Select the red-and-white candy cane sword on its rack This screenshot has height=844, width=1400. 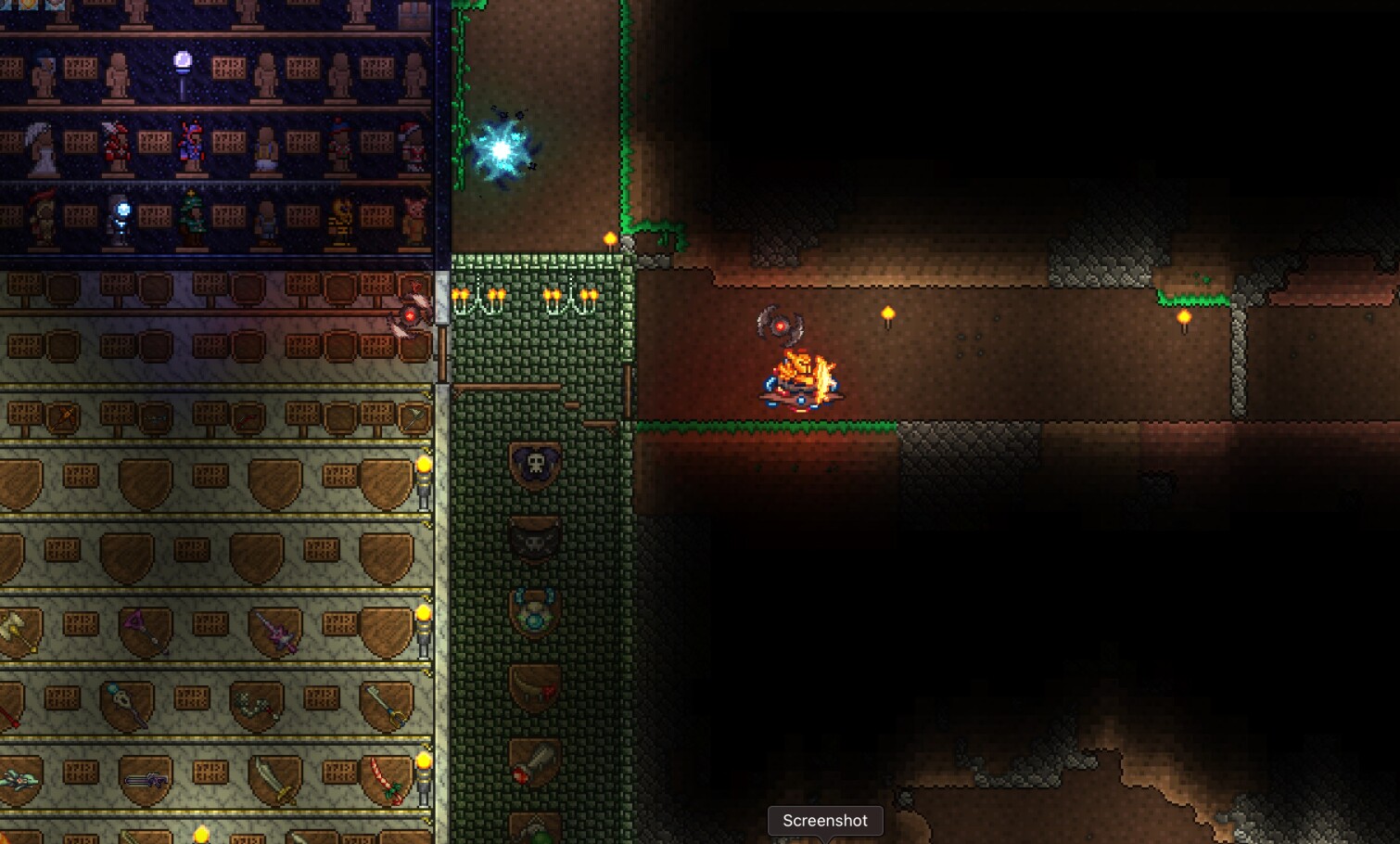[x=386, y=780]
